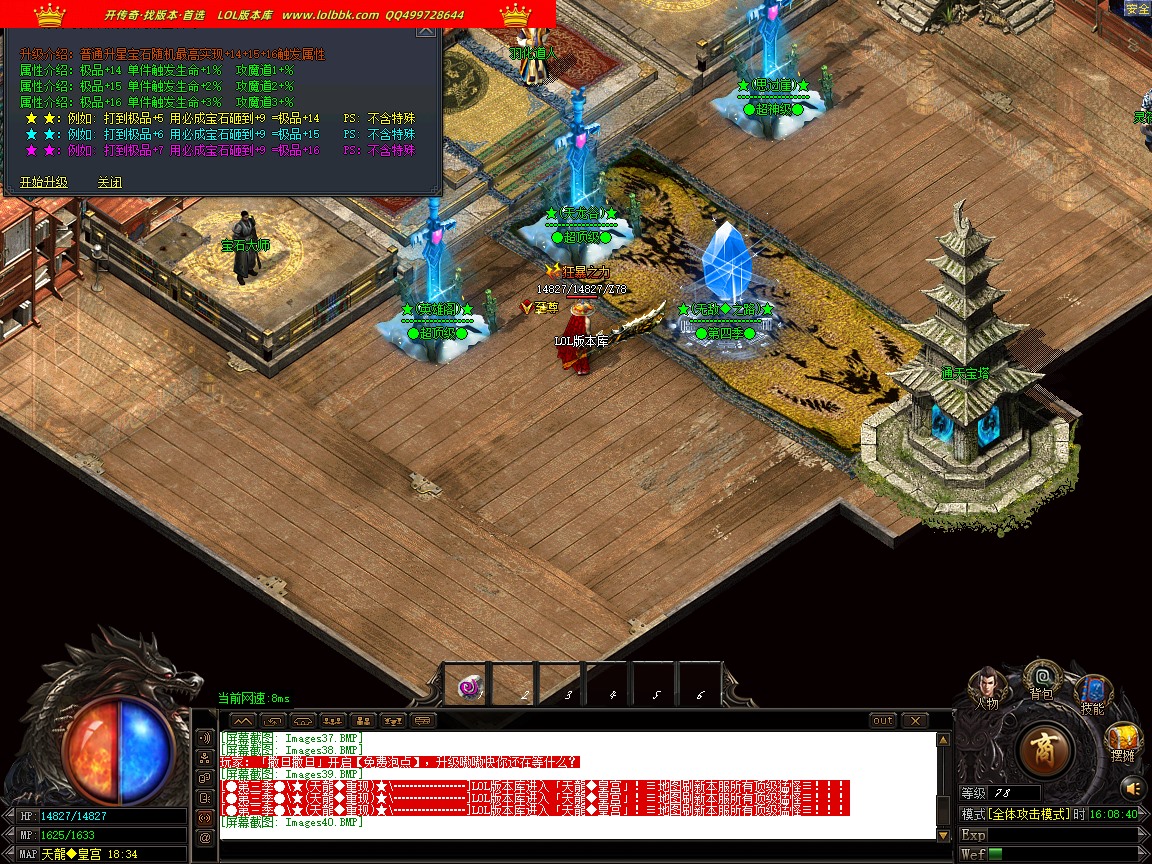This screenshot has width=1152, height=864.
Task: Open the 摆摊 stall treasure chest
Action: (1123, 744)
